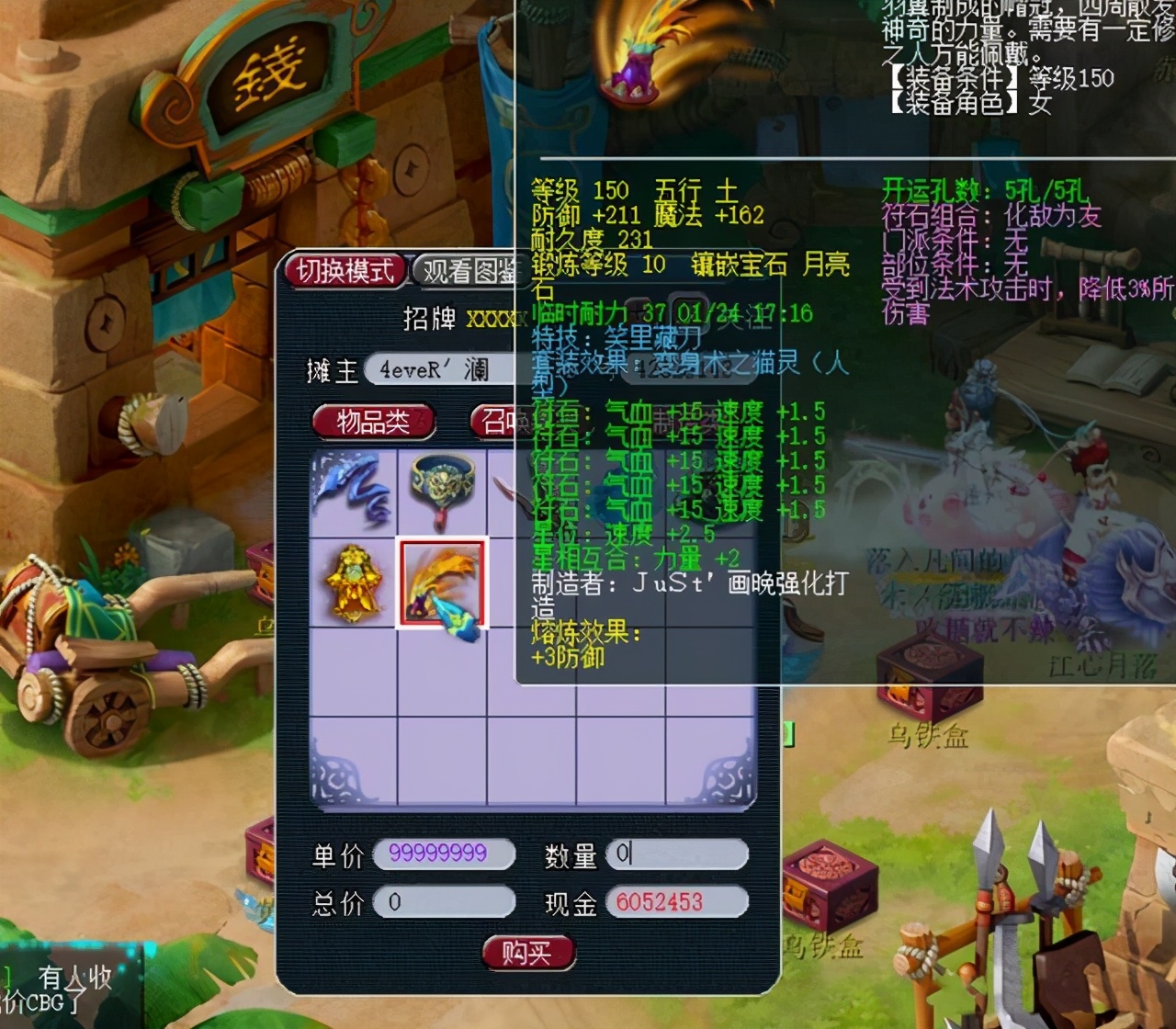
Task: Open the 观看图鉴 panel
Action: pyautogui.click(x=469, y=271)
